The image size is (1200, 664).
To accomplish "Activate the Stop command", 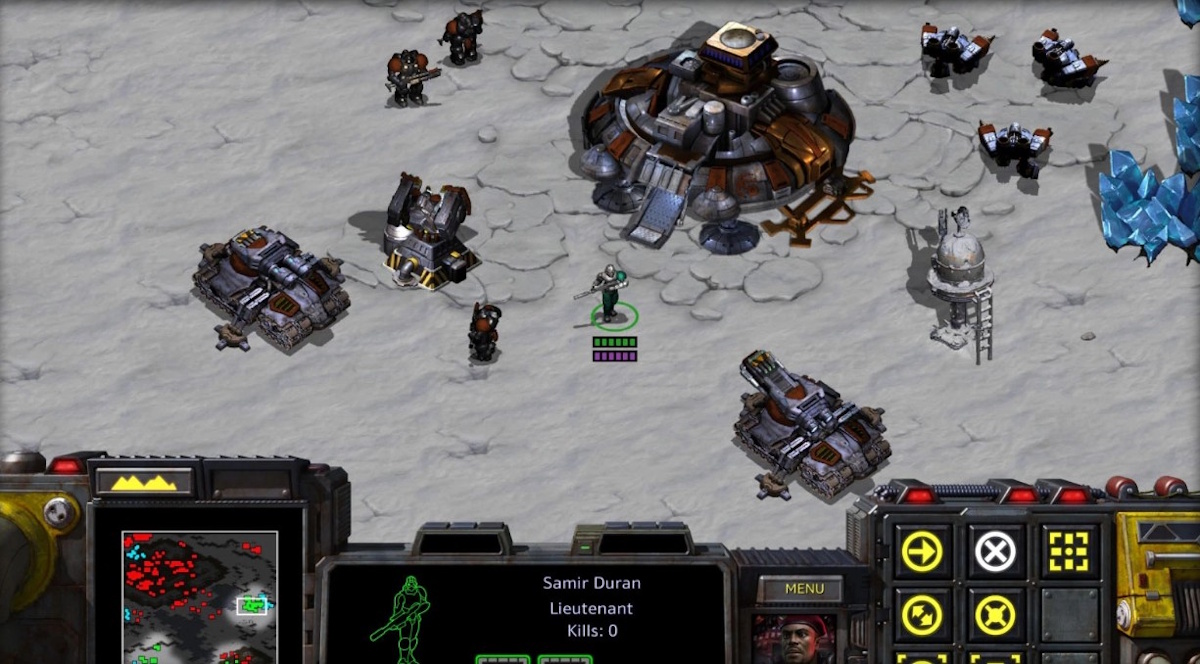I will tap(995, 551).
